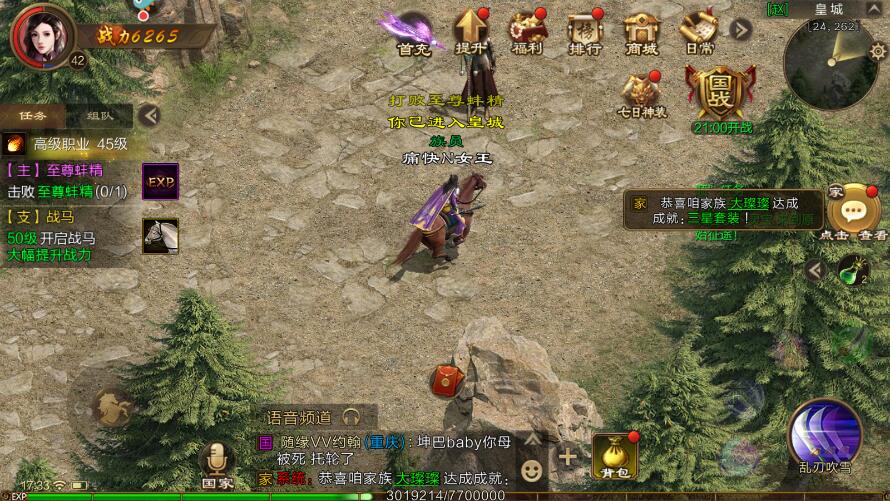Open the 商城 shop

point(642,32)
